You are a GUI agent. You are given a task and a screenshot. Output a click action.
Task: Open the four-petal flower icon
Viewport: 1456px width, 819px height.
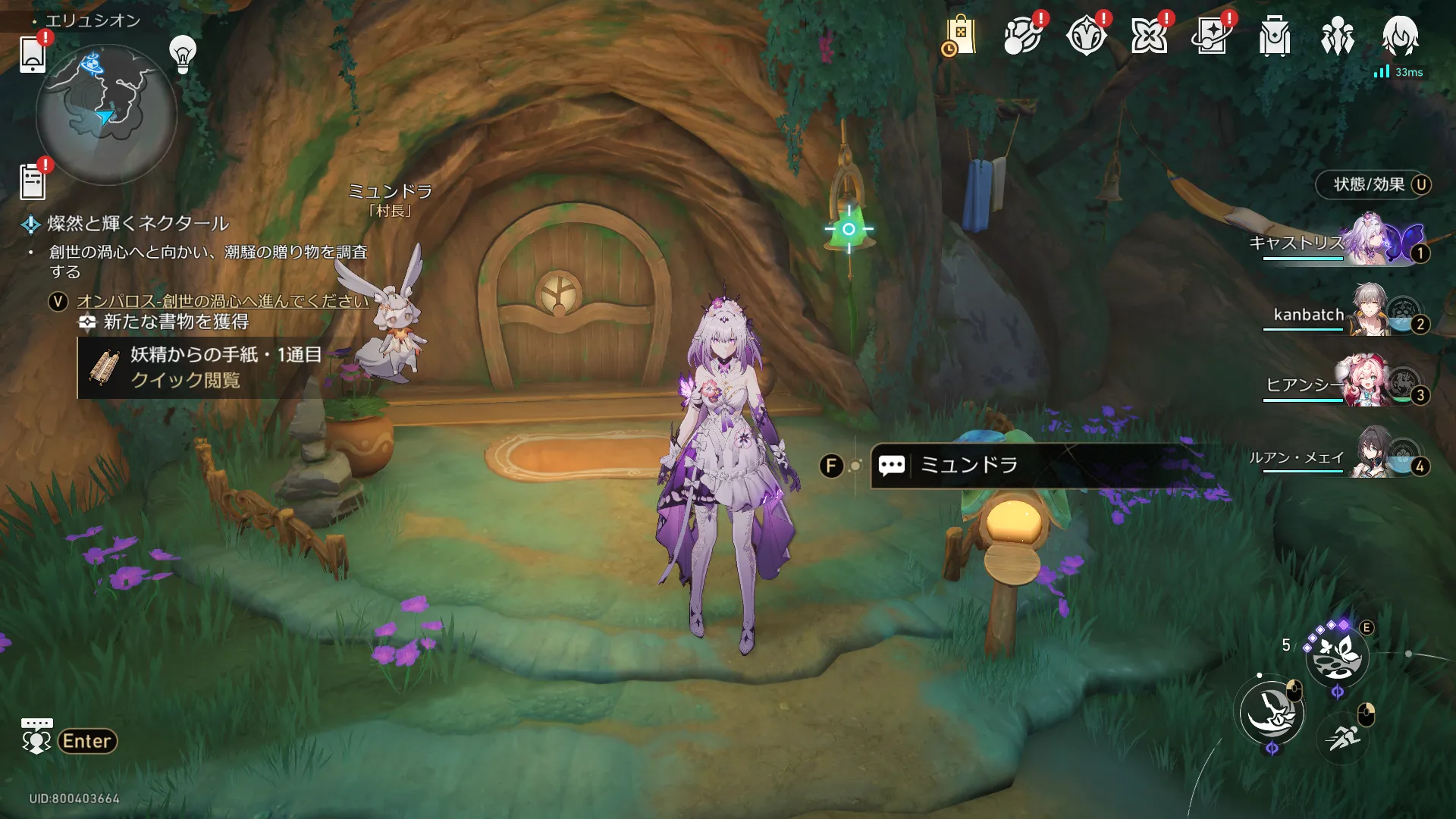point(1149,36)
